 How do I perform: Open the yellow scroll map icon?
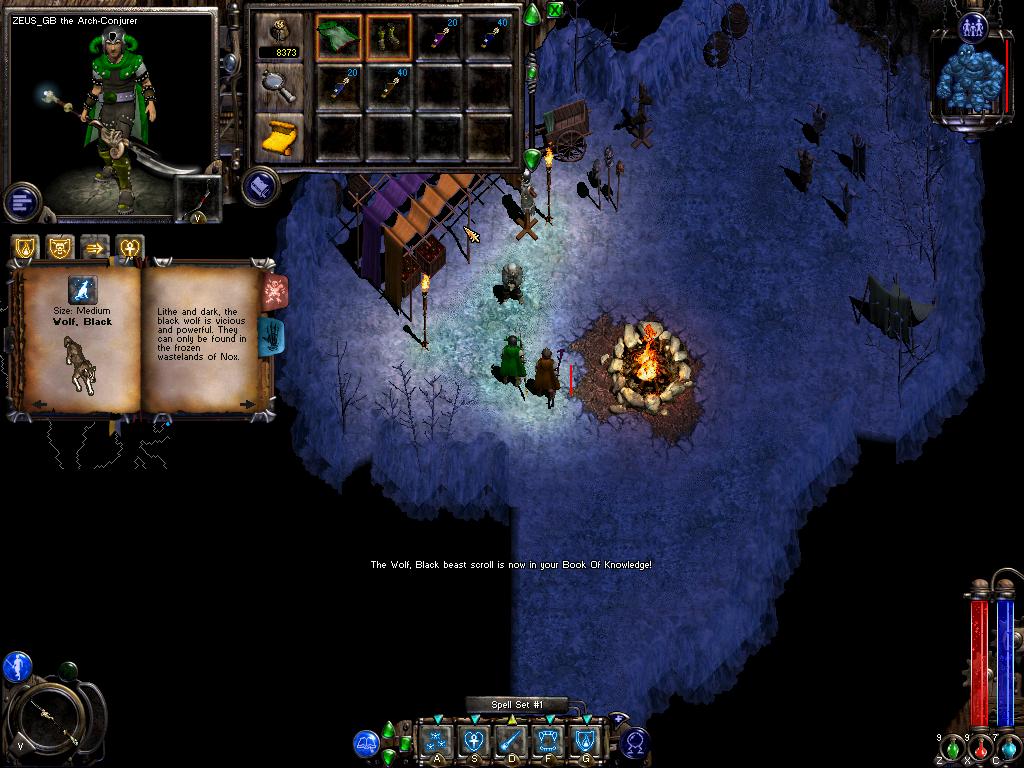[x=279, y=137]
